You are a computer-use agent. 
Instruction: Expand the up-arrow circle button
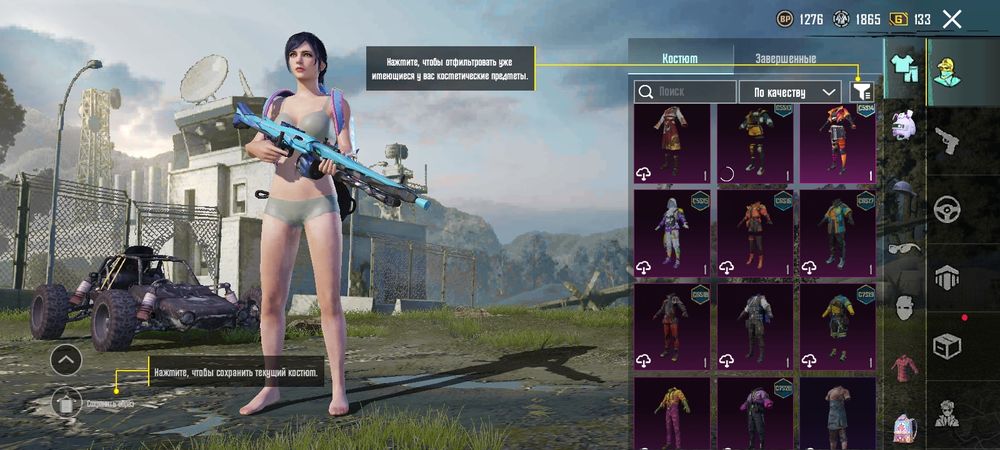click(x=66, y=358)
